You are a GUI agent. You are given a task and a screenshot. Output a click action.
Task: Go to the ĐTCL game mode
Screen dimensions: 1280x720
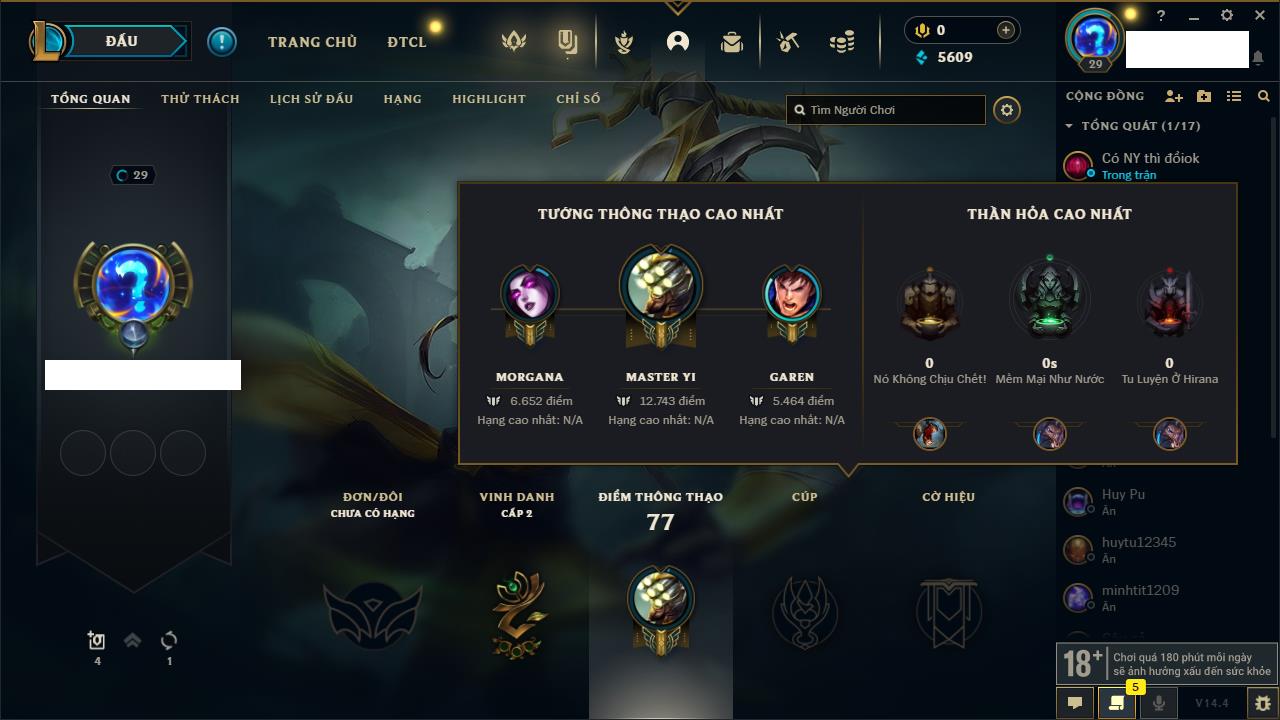pos(407,42)
